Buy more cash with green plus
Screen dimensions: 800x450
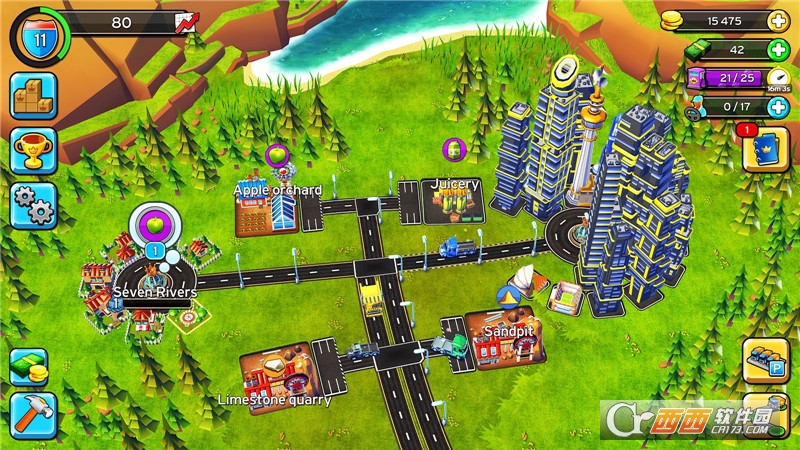click(x=777, y=49)
